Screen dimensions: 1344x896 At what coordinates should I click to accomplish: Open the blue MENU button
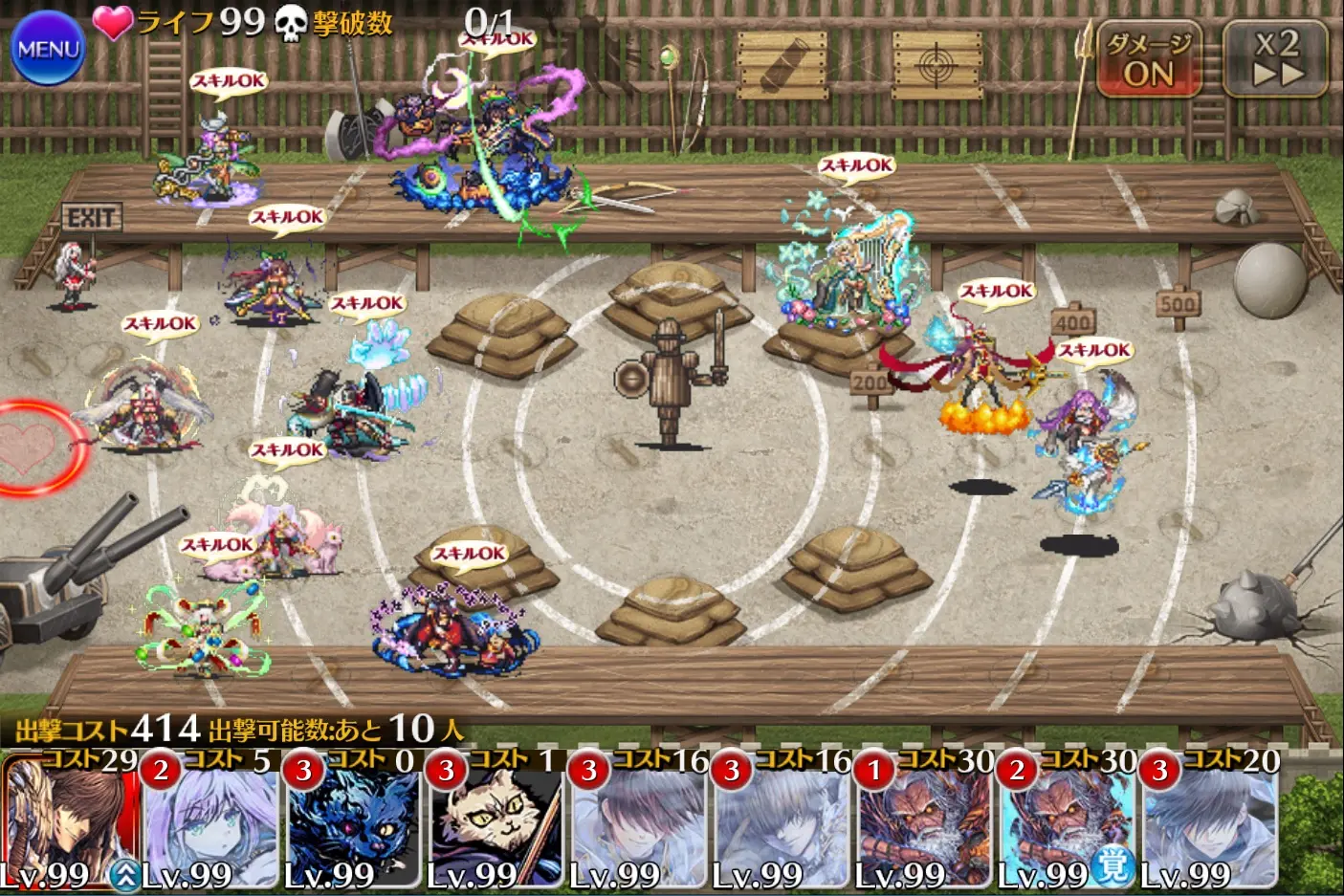tap(47, 48)
